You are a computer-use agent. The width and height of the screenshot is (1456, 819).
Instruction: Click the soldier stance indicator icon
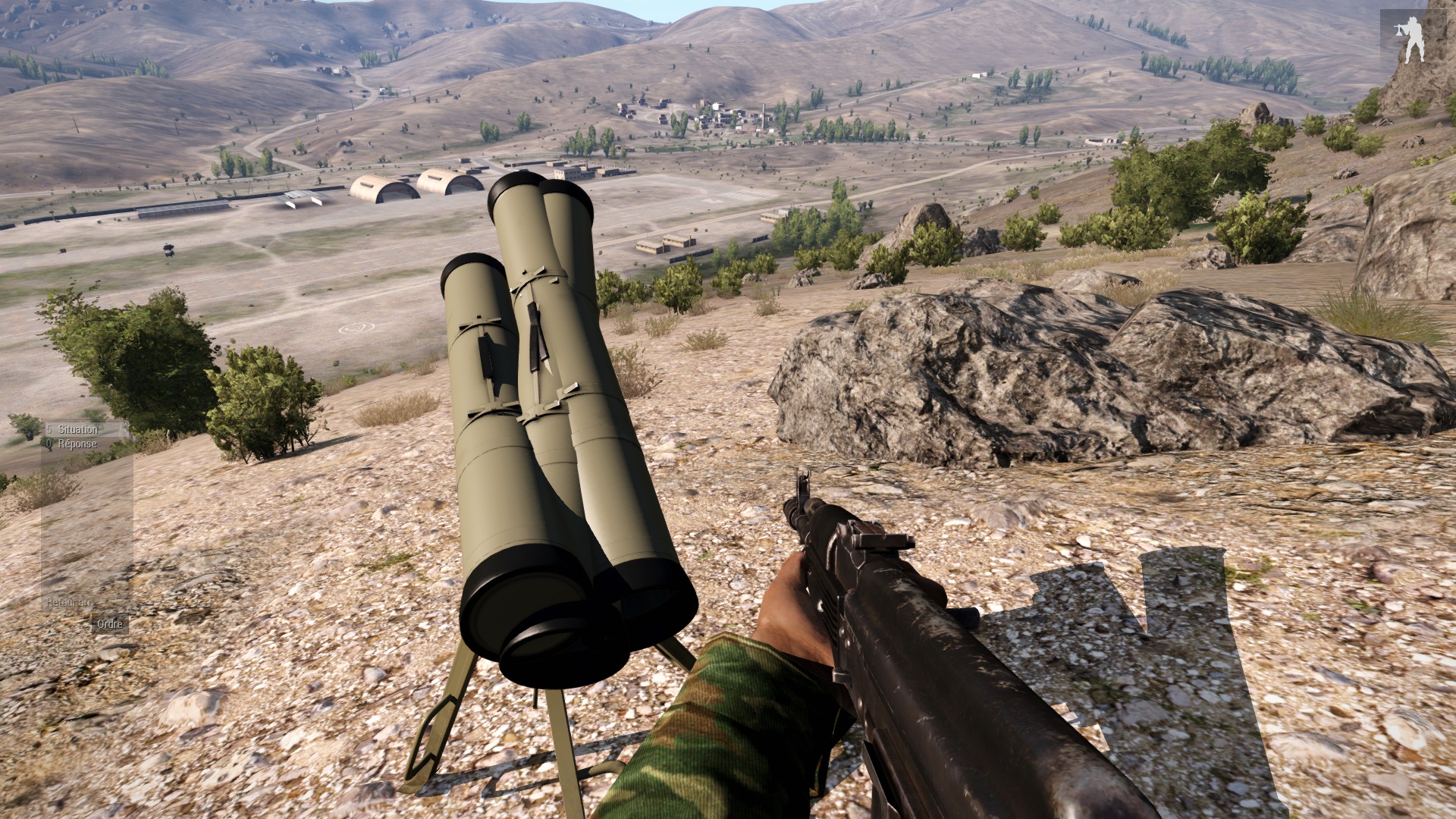tap(1413, 39)
